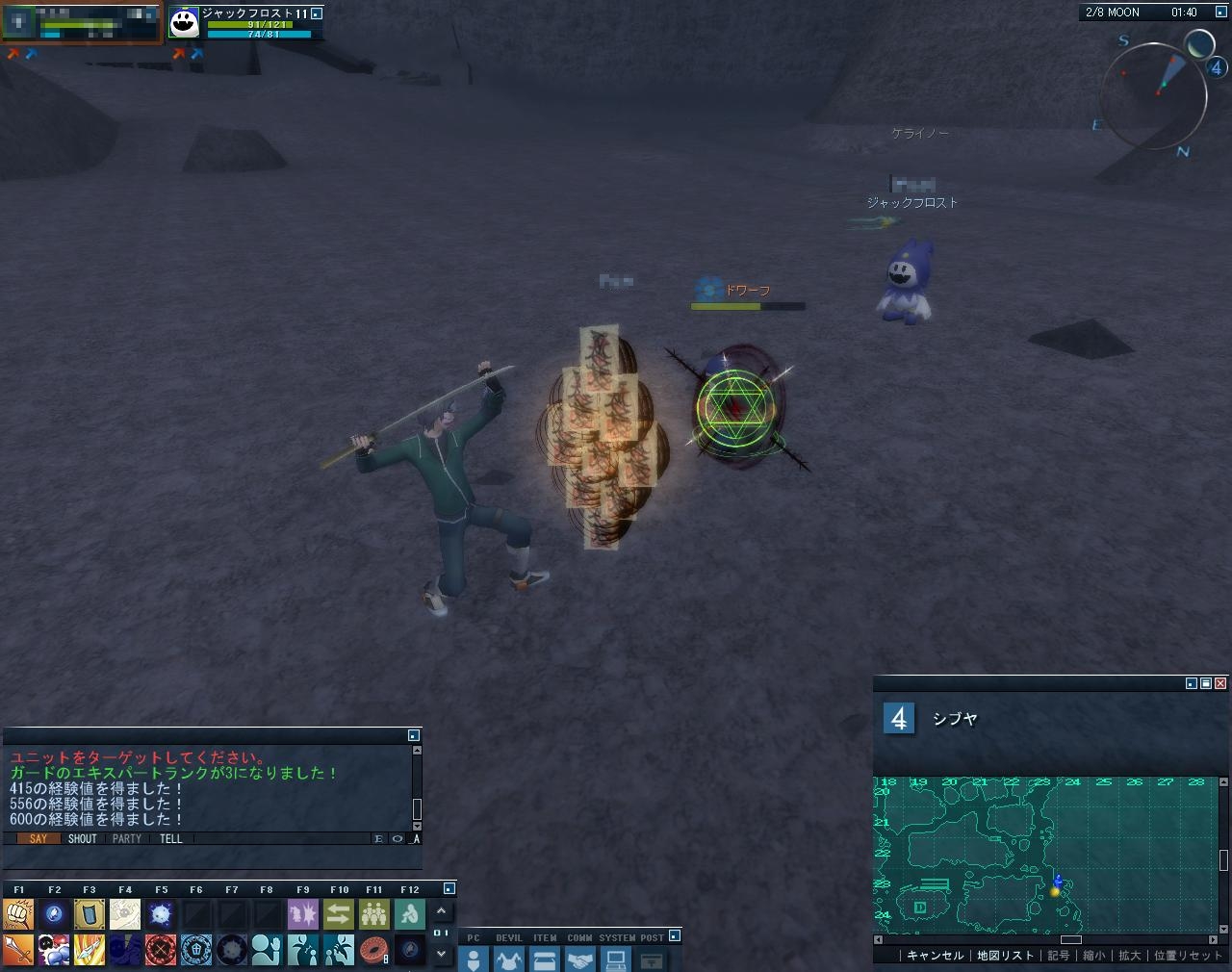Activate the green swap arrows icon on F10

coord(339,913)
